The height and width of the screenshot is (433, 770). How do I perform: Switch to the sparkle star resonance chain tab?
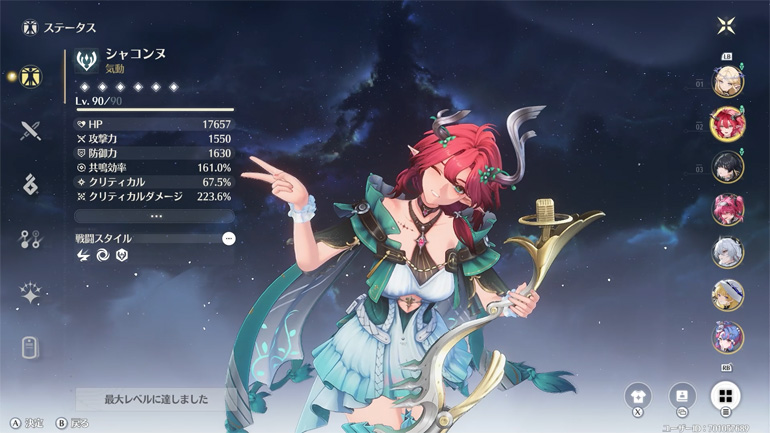point(31,294)
